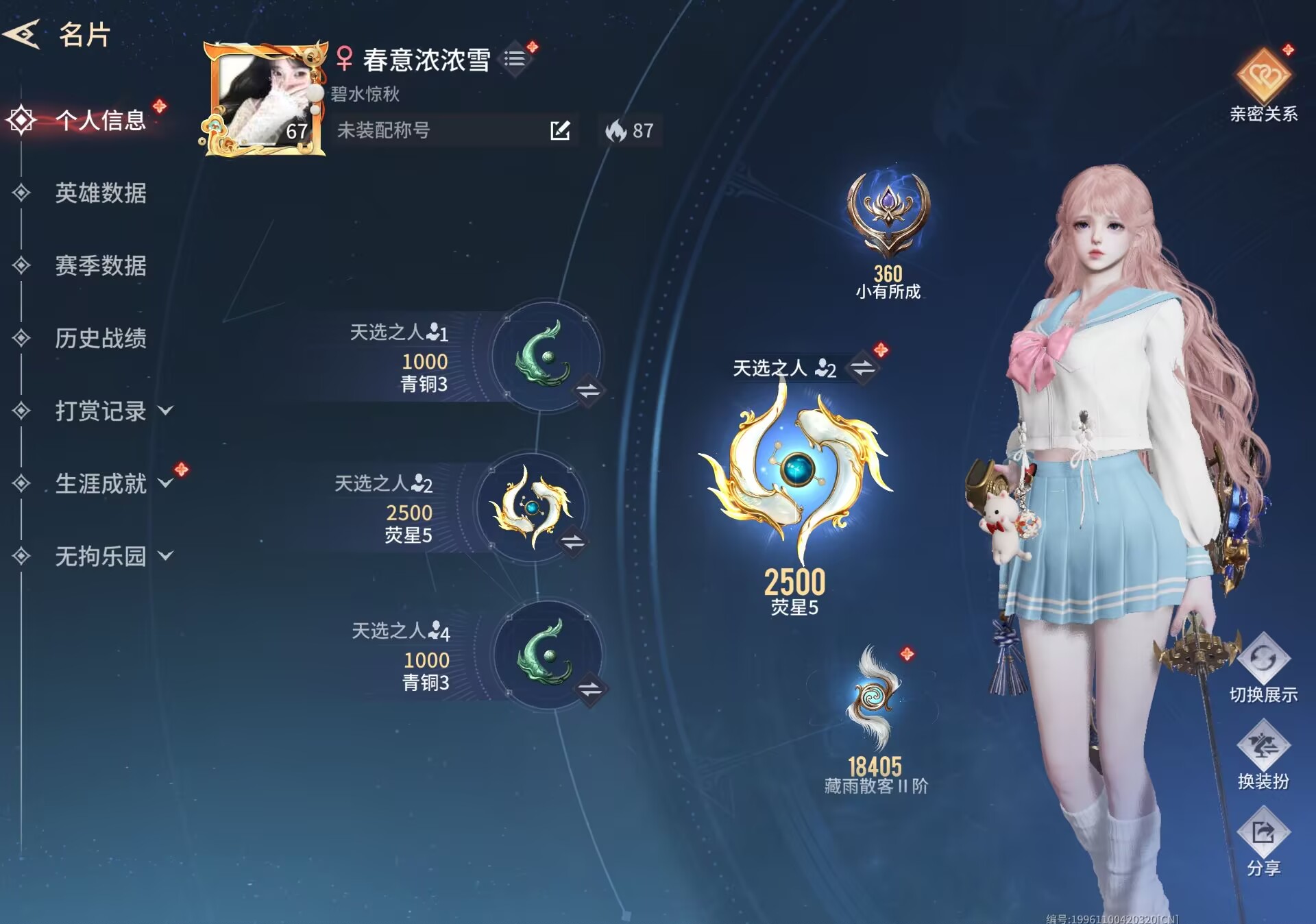View the 历史战绩 tab
Screen dimensions: 1316x924
(x=100, y=339)
